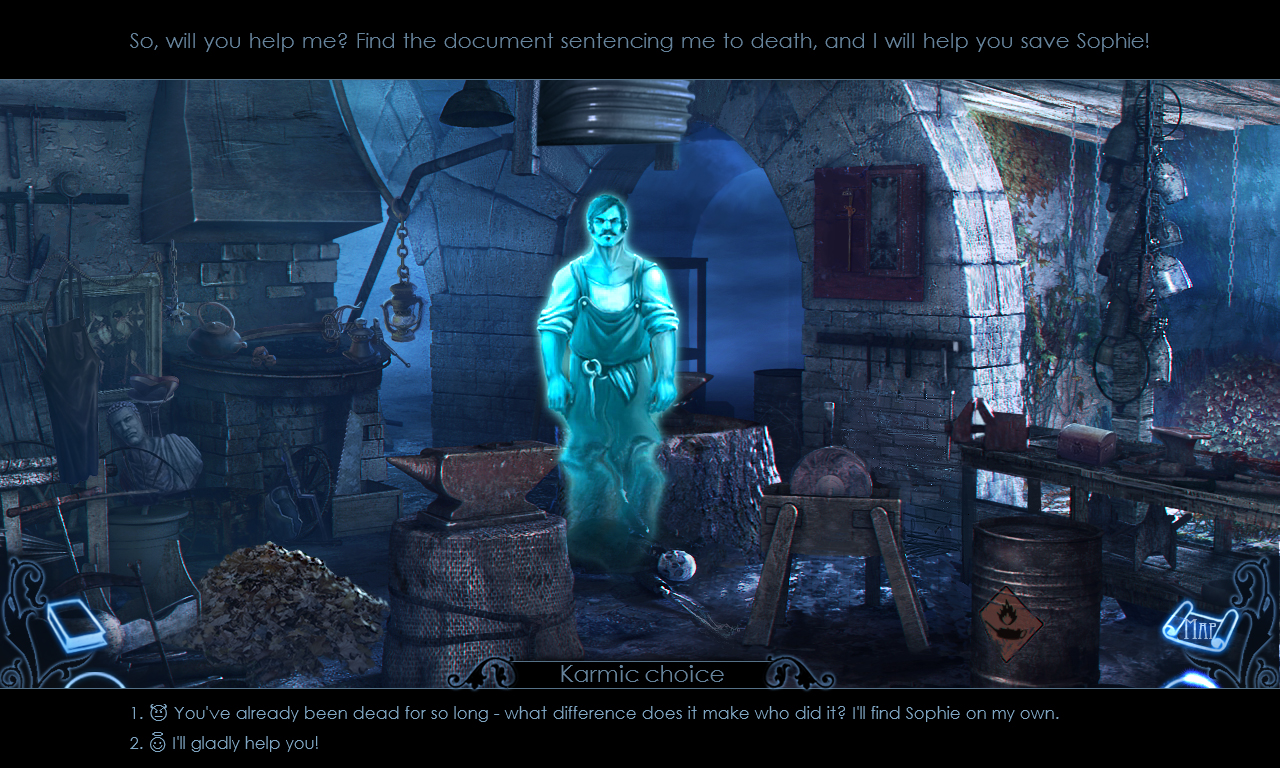Viewport: 1280px width, 768px height.
Task: Click the skull beside the anvil
Action: pos(676,567)
